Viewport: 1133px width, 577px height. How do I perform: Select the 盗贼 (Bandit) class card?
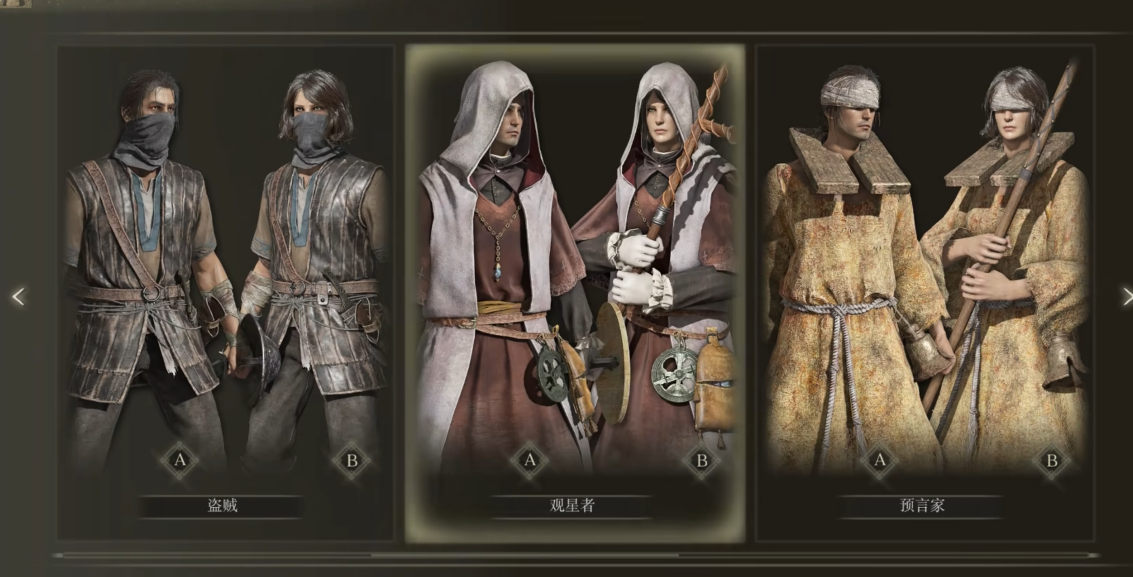(225, 290)
